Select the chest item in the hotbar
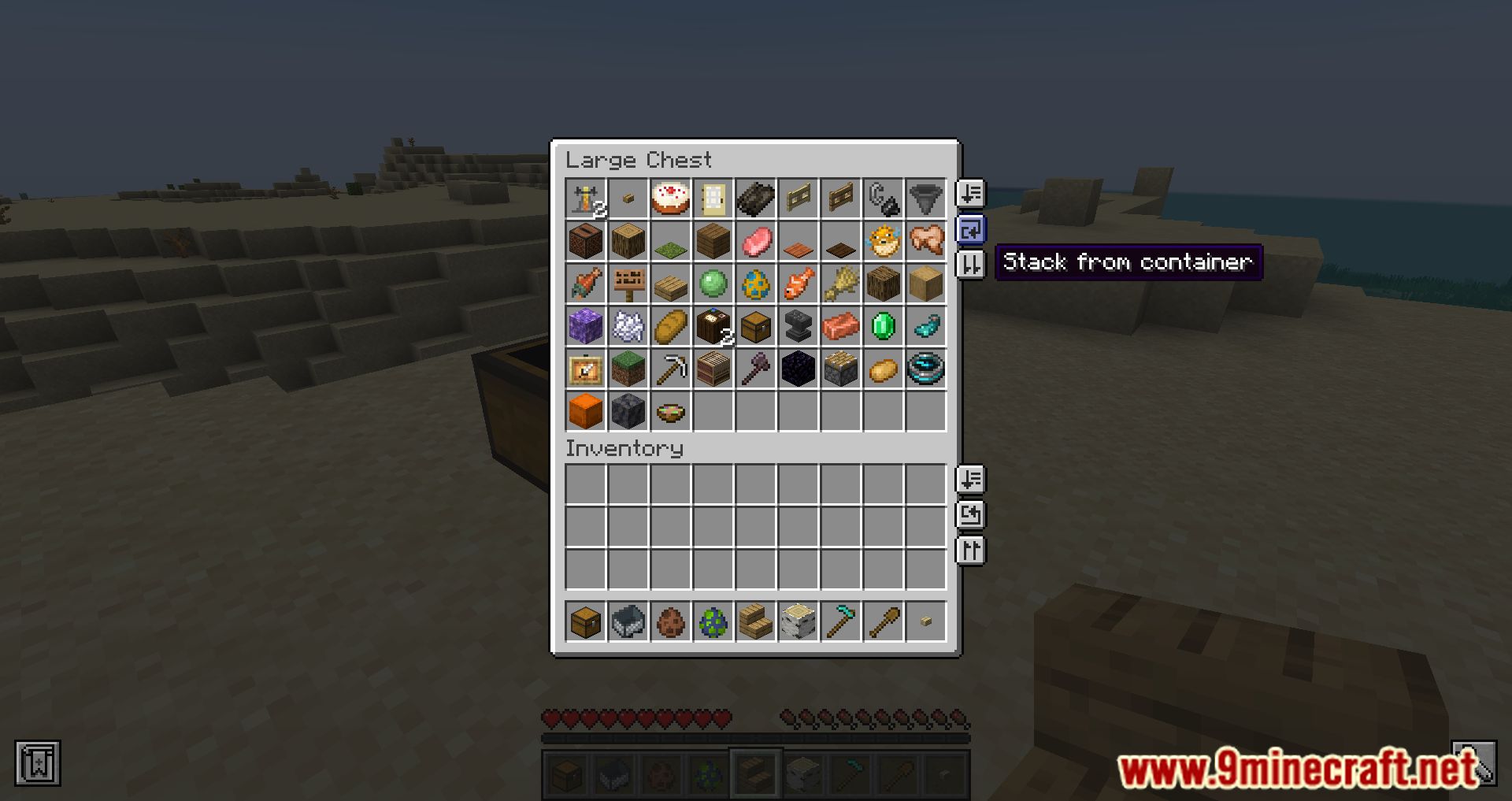Image resolution: width=1512 pixels, height=801 pixels. 585,622
